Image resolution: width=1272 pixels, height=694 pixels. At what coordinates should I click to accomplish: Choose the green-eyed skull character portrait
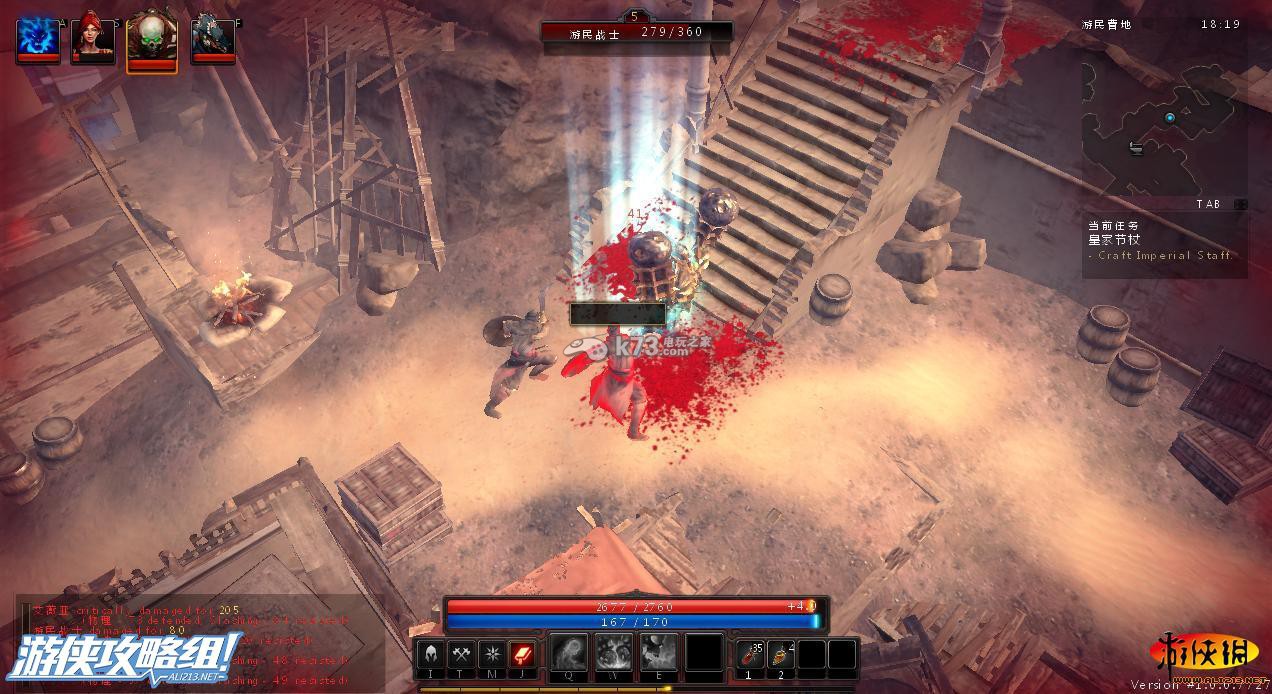(x=152, y=41)
